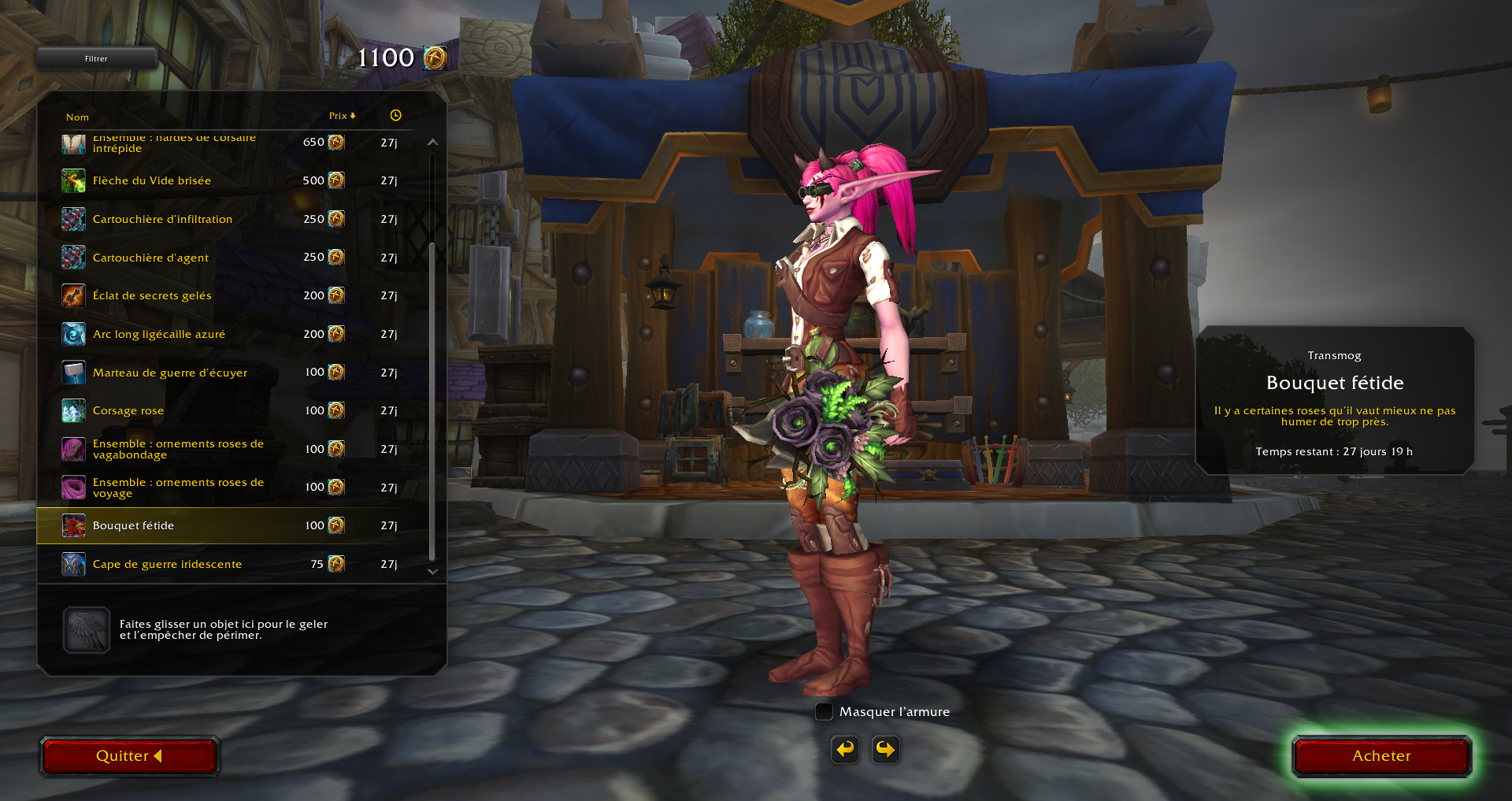Viewport: 1512px width, 801px height.
Task: Select Flèche du Vide brisée
Action: pyautogui.click(x=152, y=180)
